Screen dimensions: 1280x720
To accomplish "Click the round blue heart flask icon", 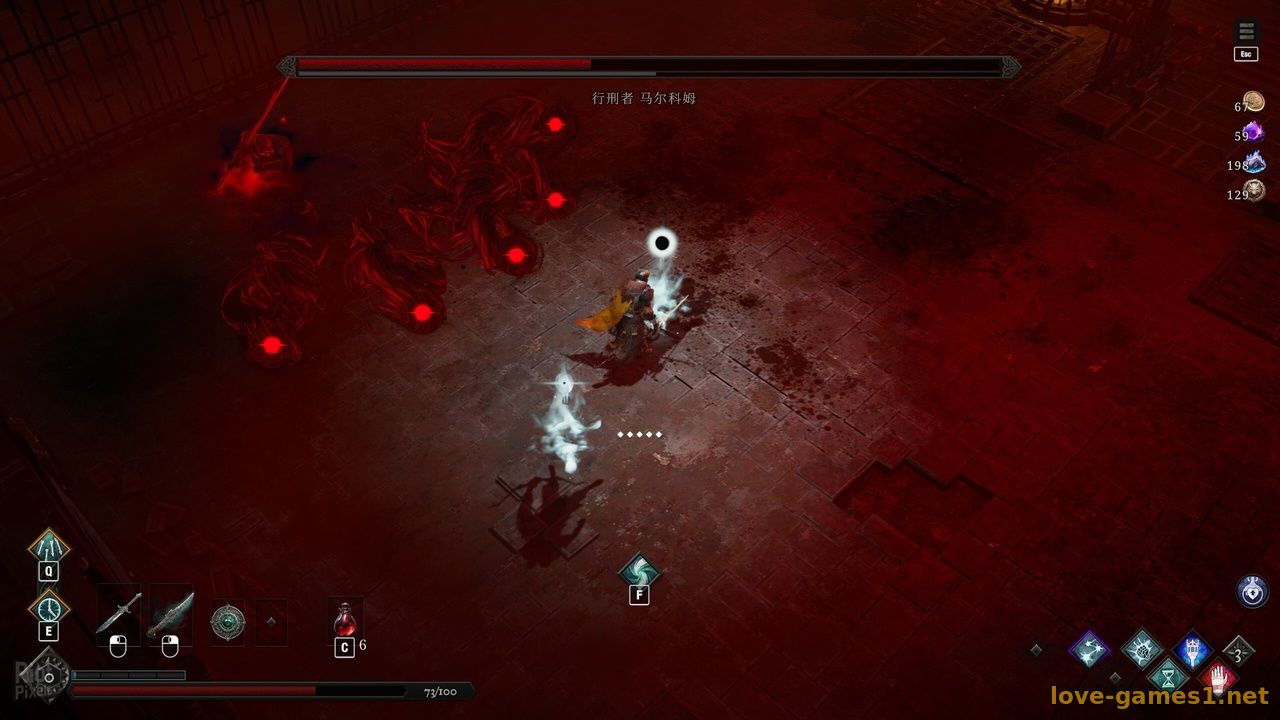I will pos(1252,590).
